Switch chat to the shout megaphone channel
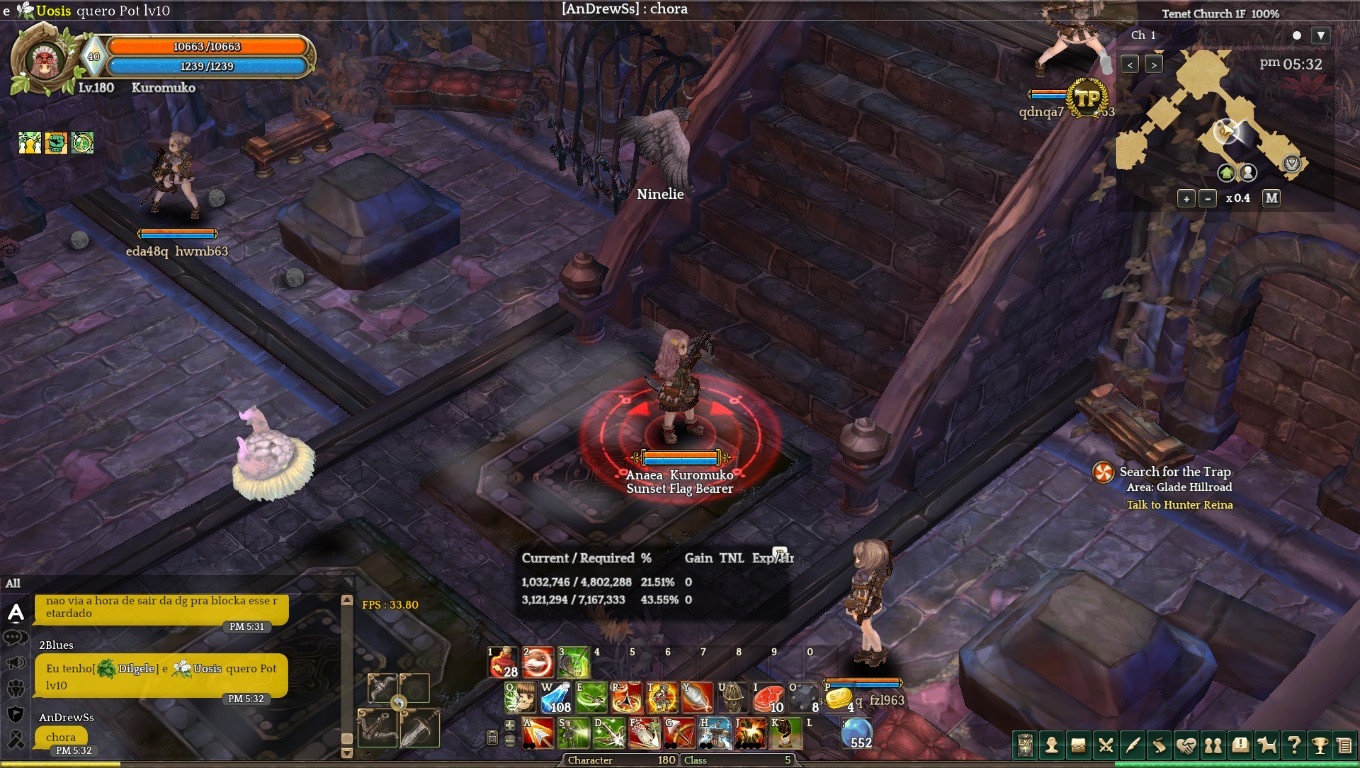The image size is (1360, 768). click(16, 663)
